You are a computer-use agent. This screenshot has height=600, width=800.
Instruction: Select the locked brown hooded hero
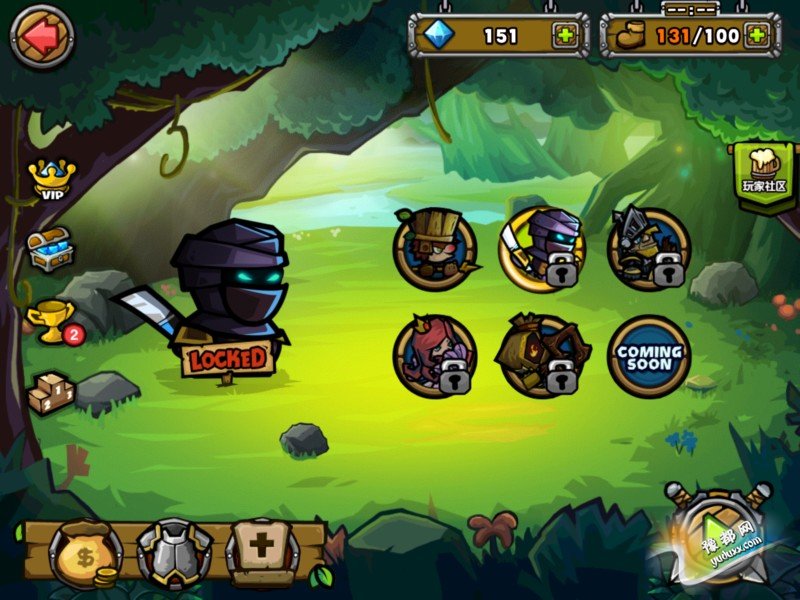coord(541,356)
